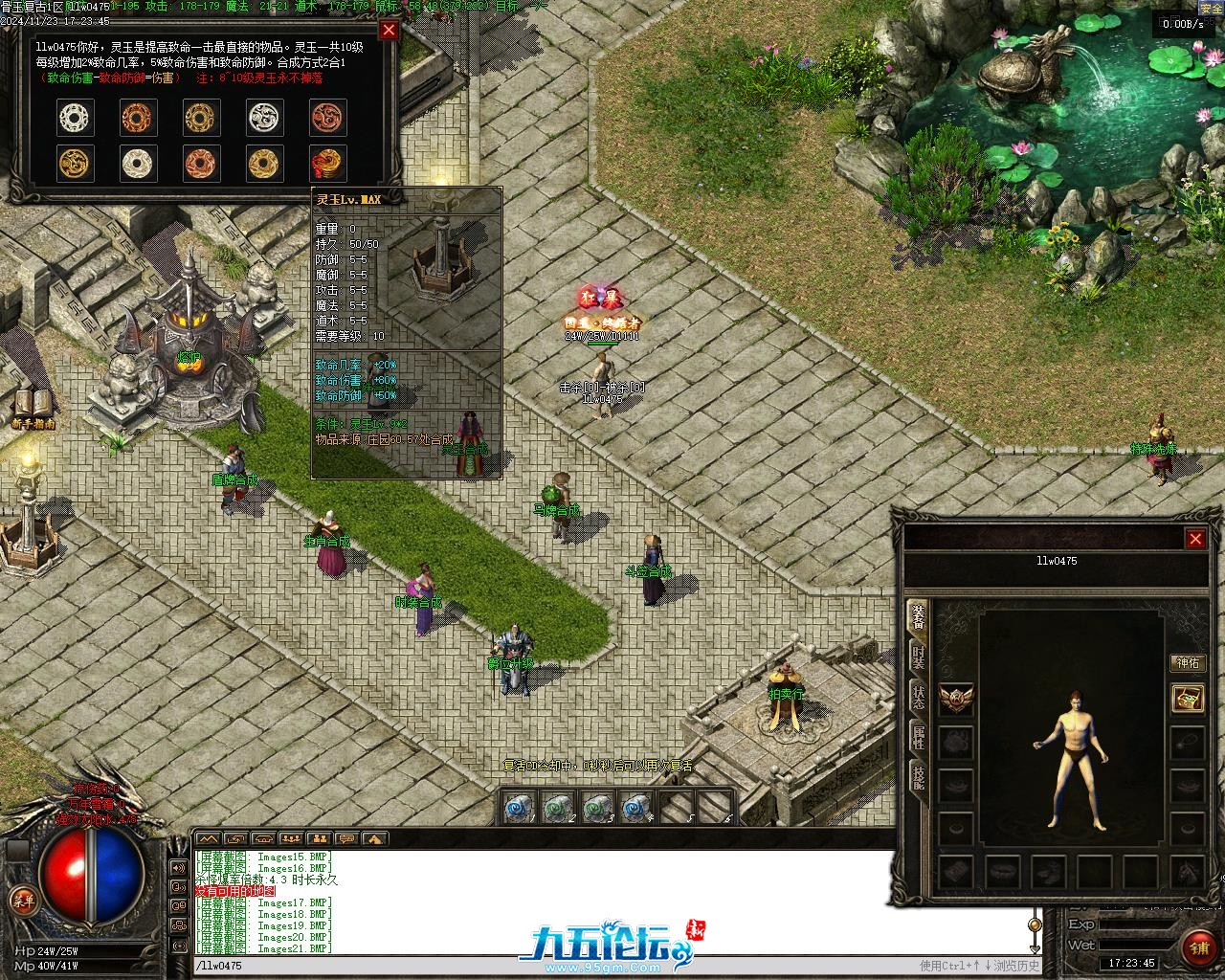Select the max-level jade with red tassel
This screenshot has height=980, width=1225.
point(327,163)
